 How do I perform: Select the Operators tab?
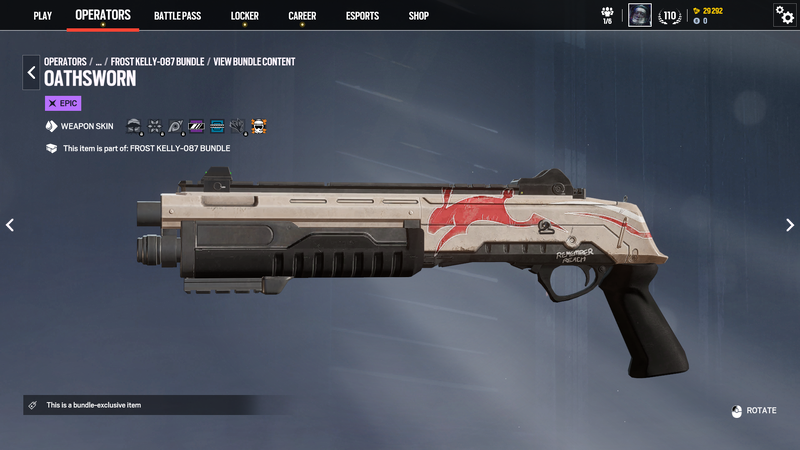103,15
